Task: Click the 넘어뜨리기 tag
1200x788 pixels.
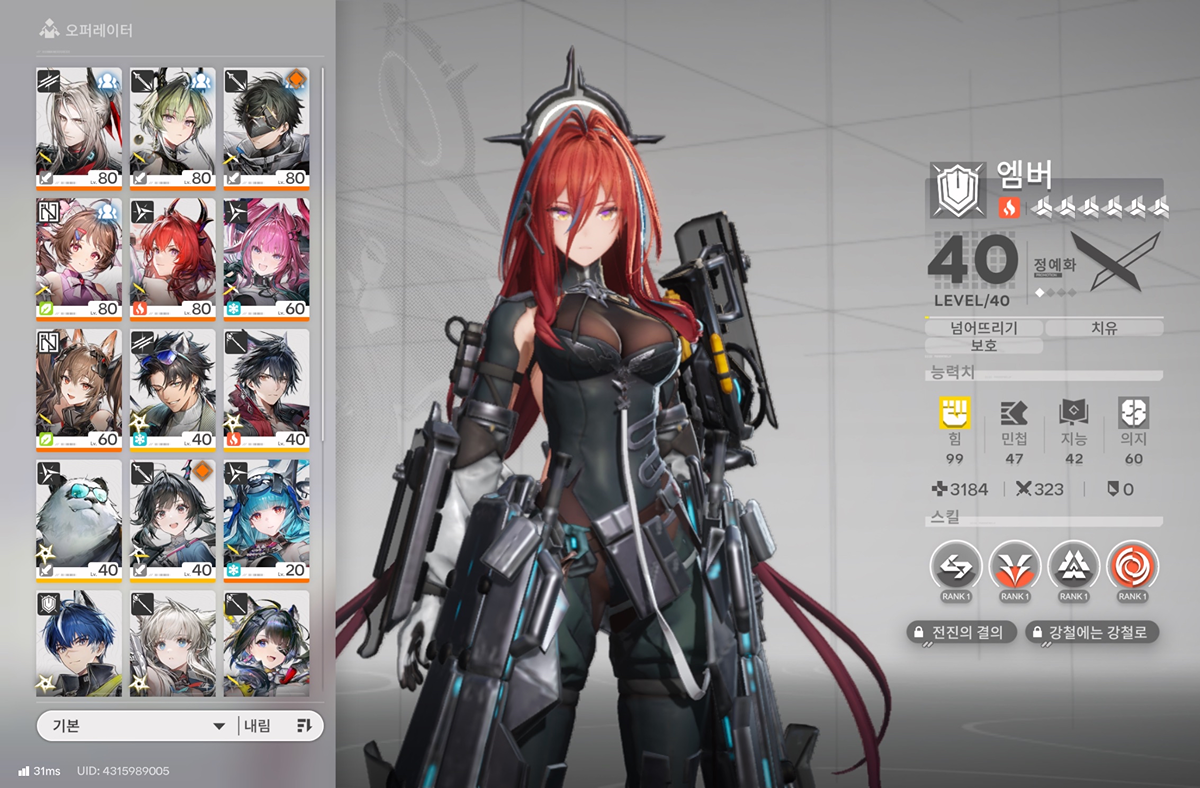Action: pyautogui.click(x=984, y=327)
